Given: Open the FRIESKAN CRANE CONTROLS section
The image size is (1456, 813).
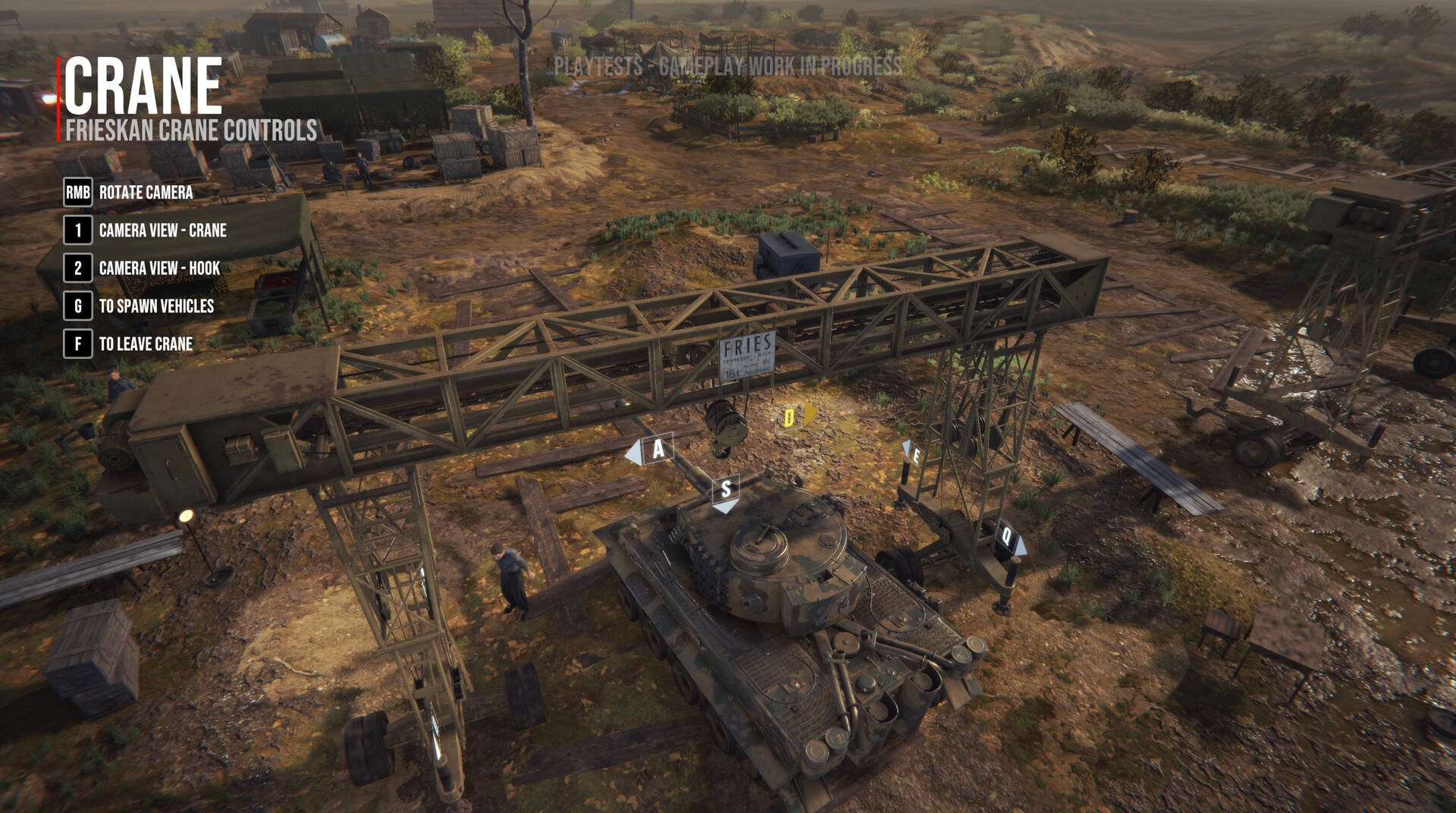Looking at the screenshot, I should (x=191, y=129).
